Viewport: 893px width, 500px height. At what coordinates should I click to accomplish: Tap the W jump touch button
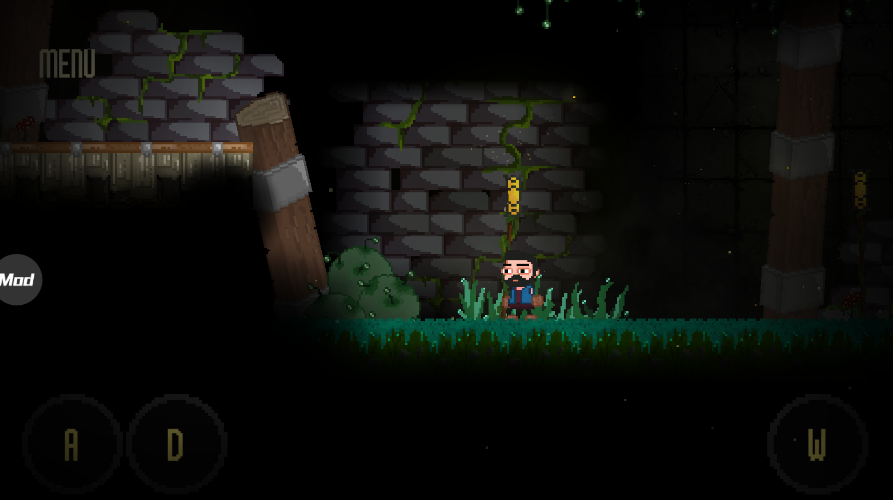click(817, 444)
